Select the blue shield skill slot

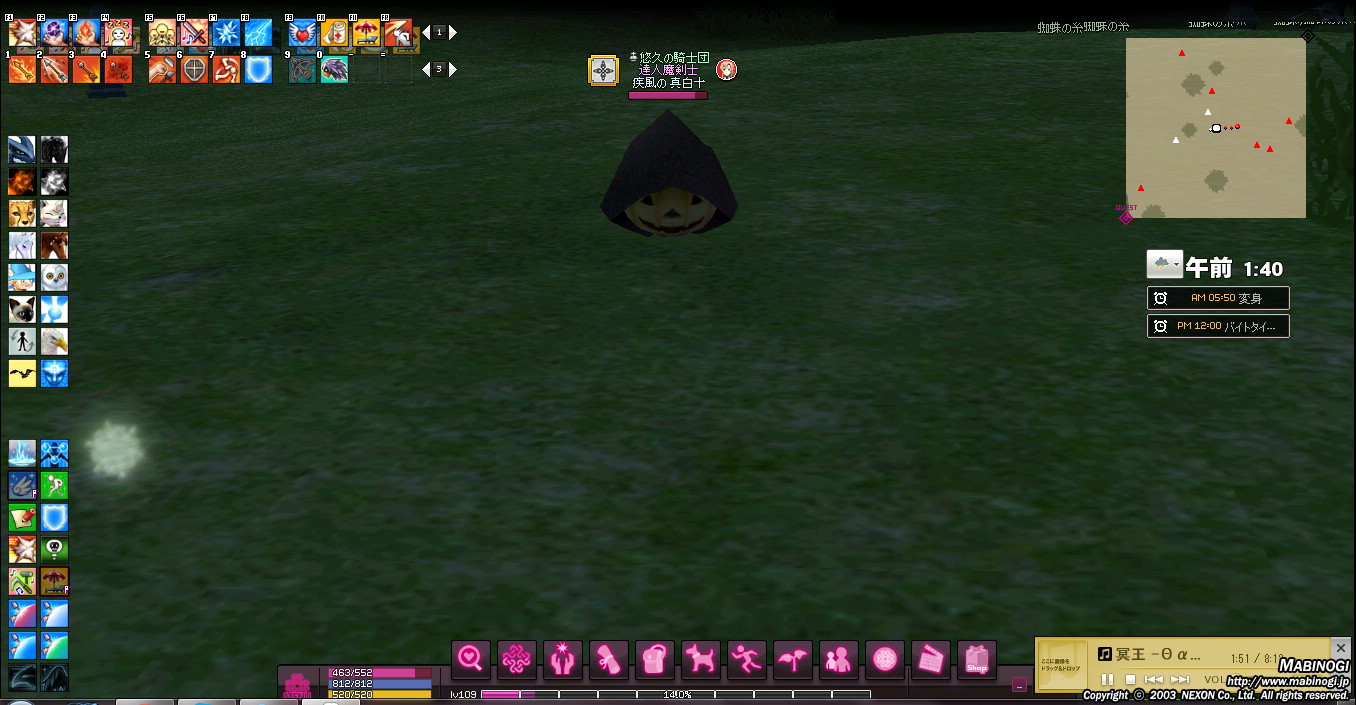coord(258,70)
